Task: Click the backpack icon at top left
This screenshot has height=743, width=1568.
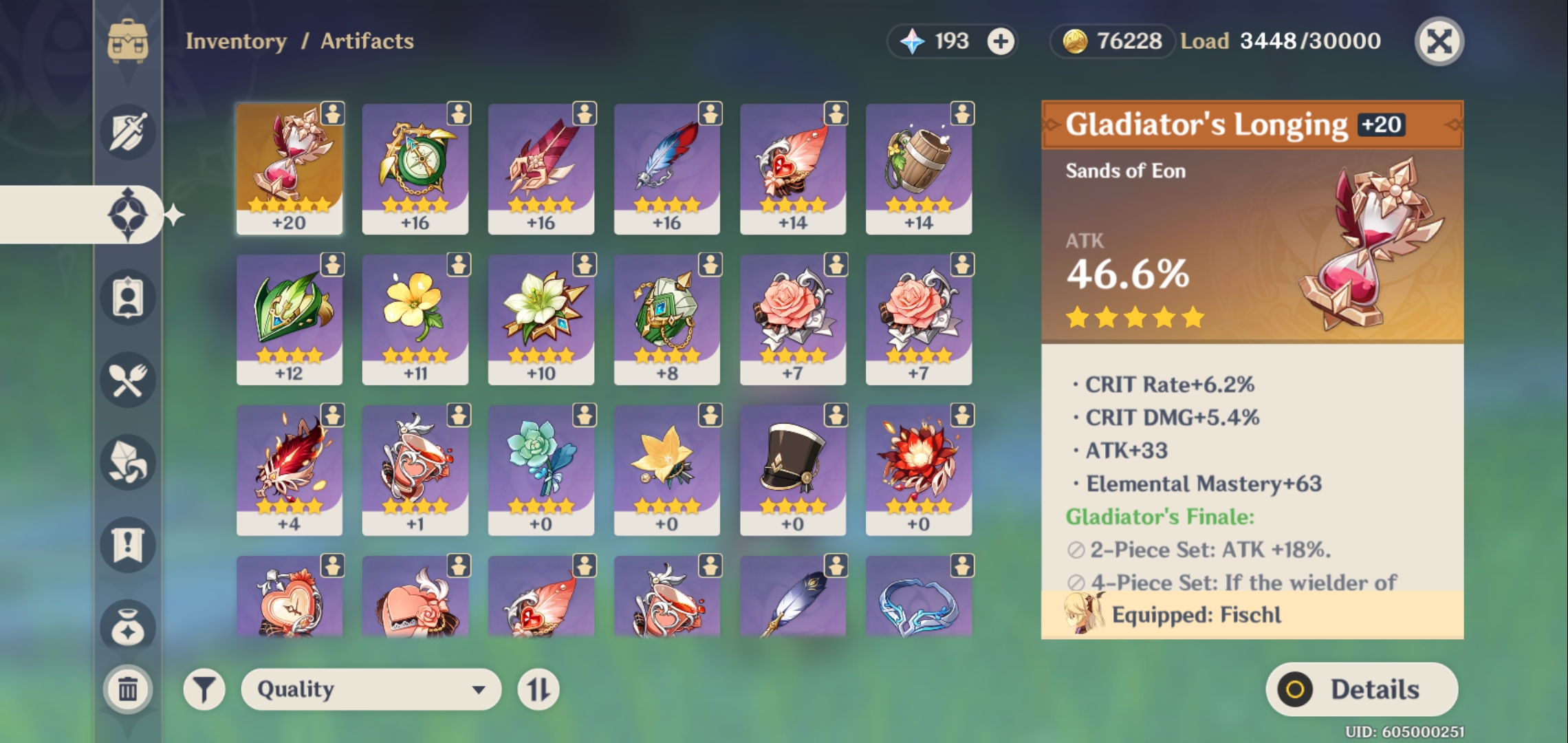Action: [x=127, y=41]
